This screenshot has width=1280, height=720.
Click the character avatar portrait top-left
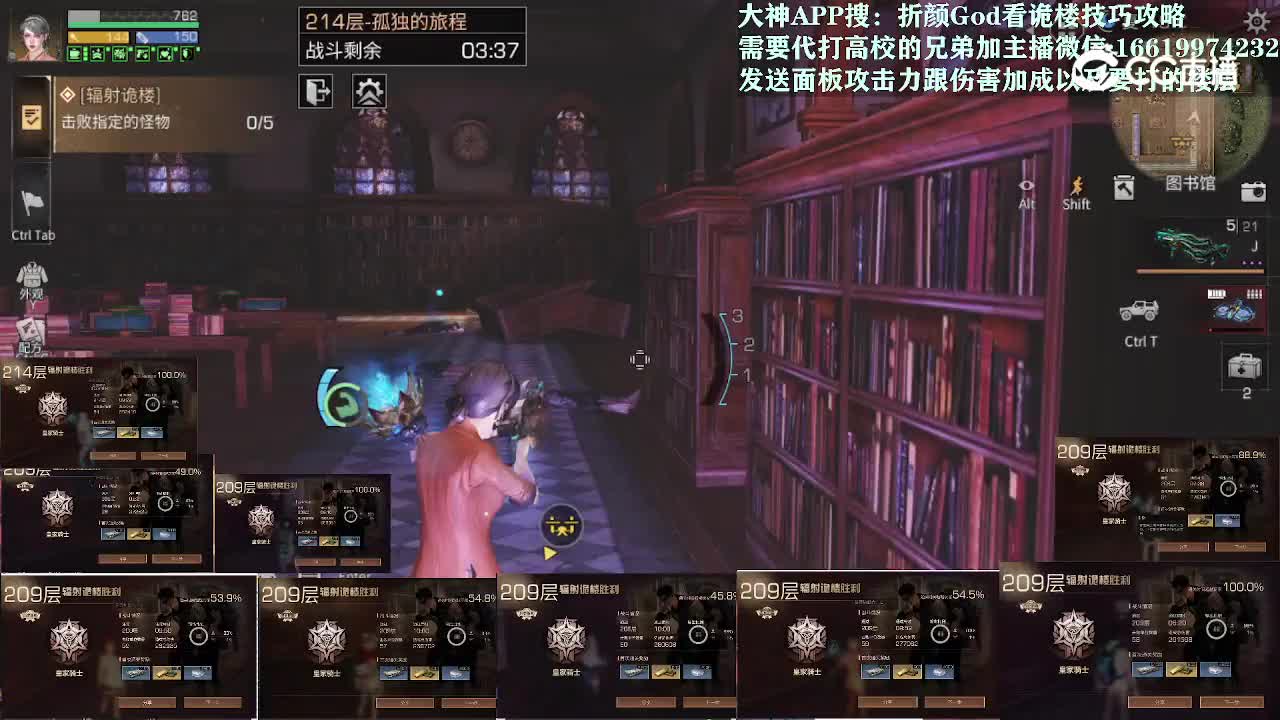pos(33,37)
